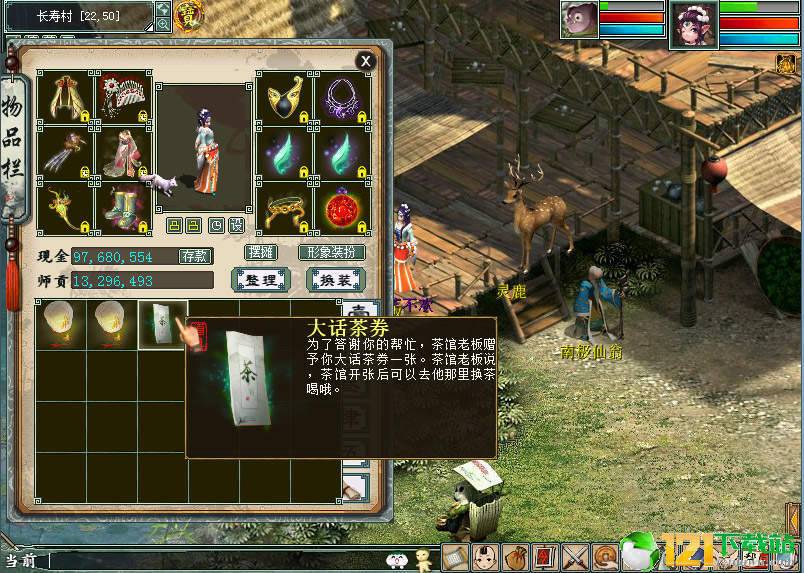Open the 寶 treasure icon
This screenshot has width=804, height=573.
point(187,14)
